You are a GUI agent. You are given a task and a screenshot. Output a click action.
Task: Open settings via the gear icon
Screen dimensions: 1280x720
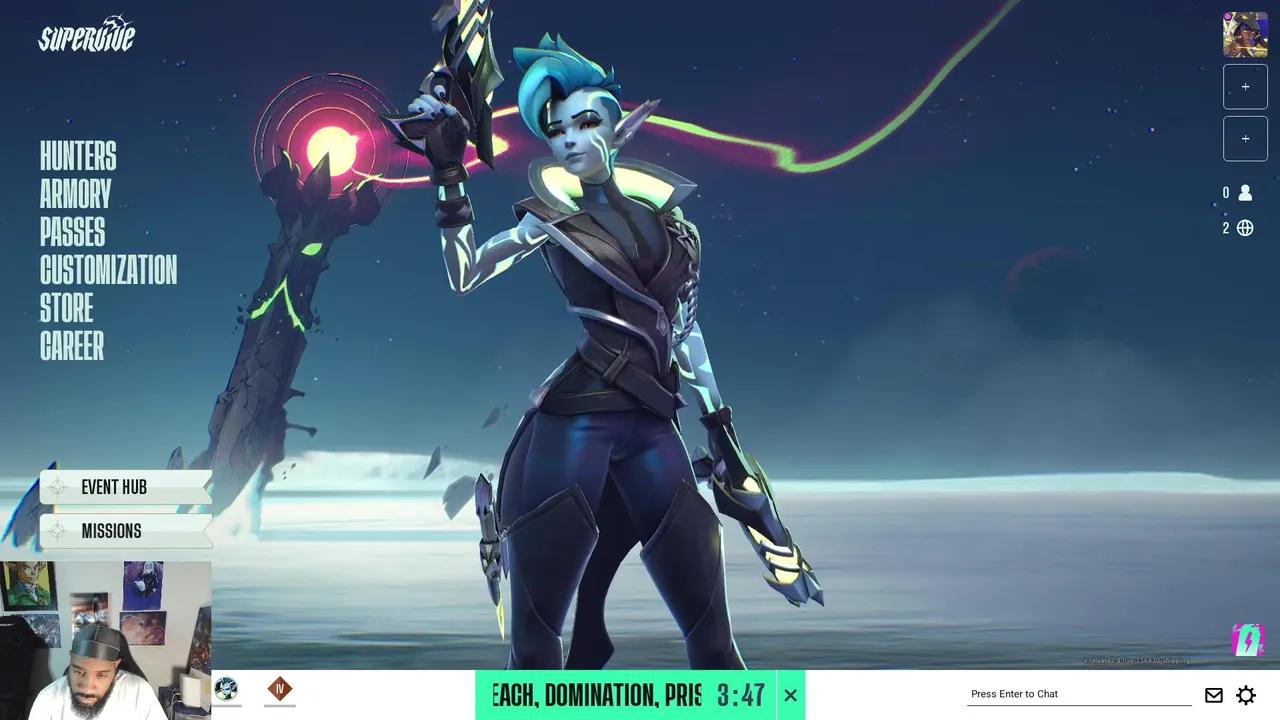click(x=1245, y=694)
